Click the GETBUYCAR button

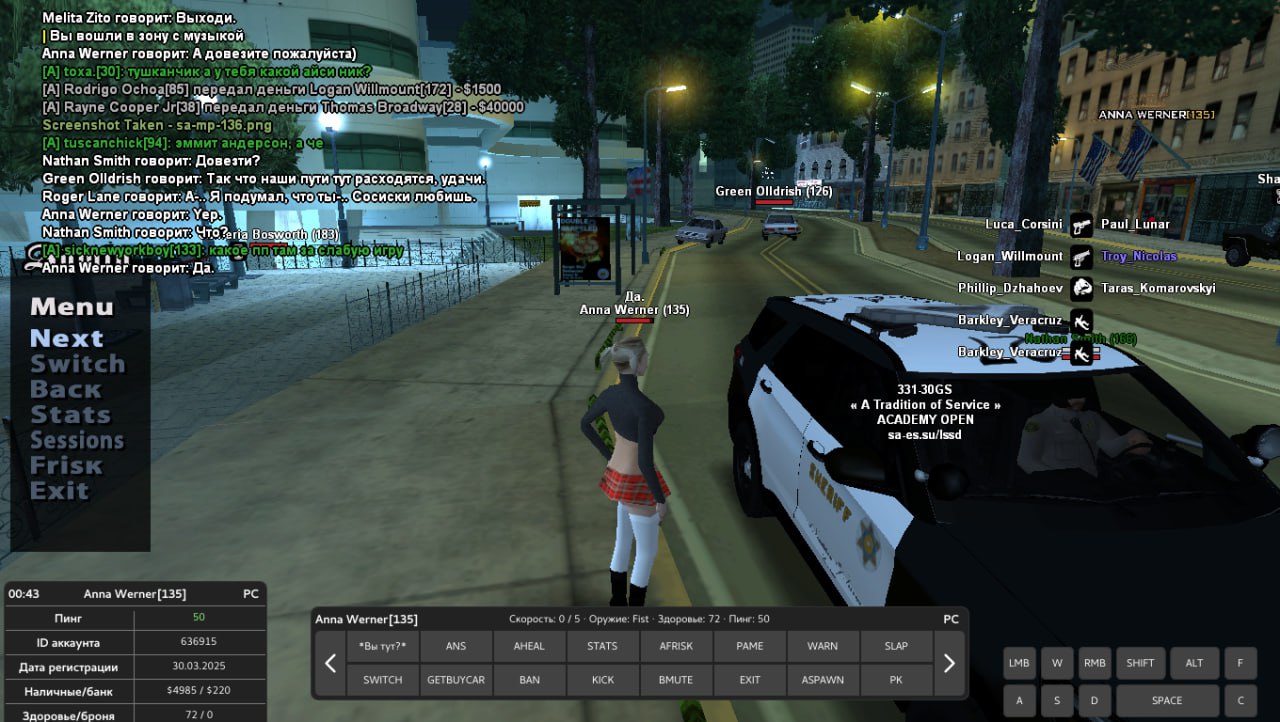click(x=456, y=680)
